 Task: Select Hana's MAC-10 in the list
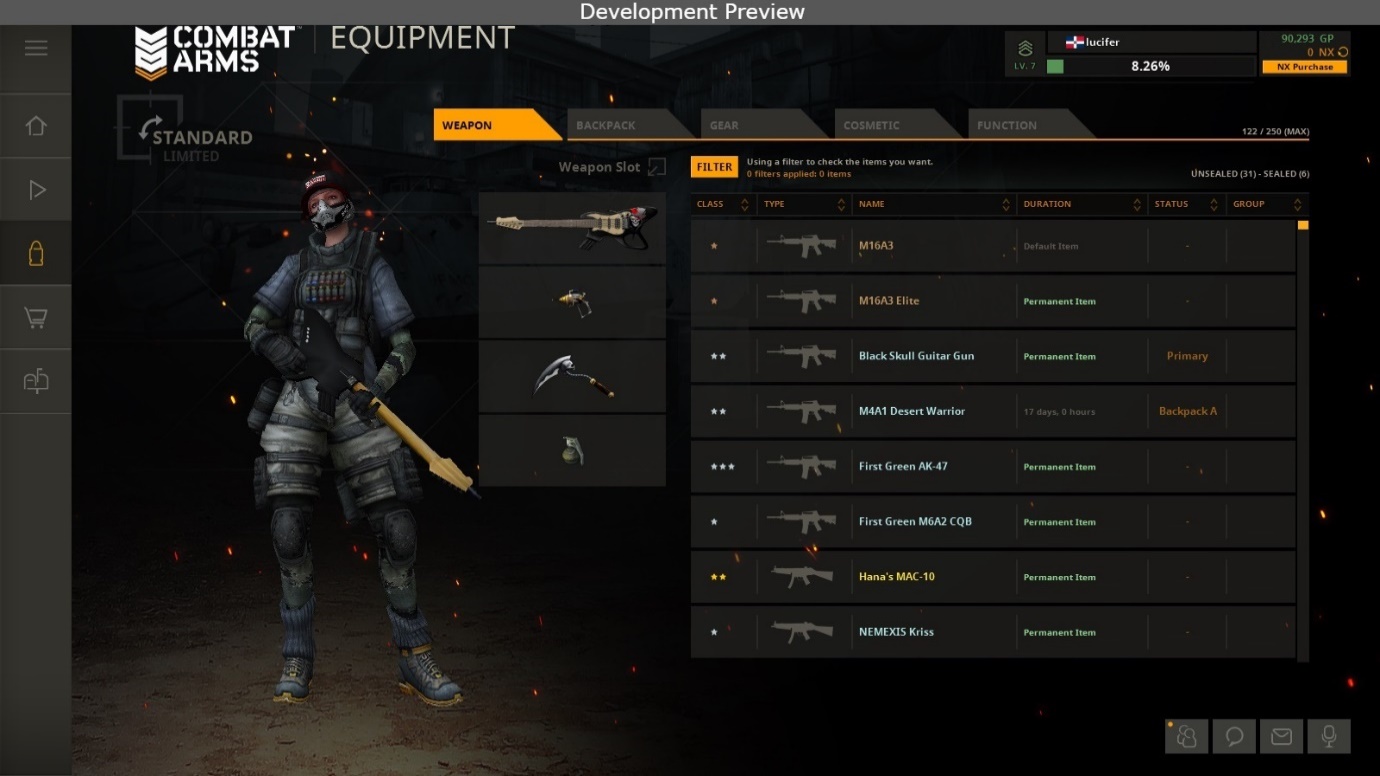(992, 577)
